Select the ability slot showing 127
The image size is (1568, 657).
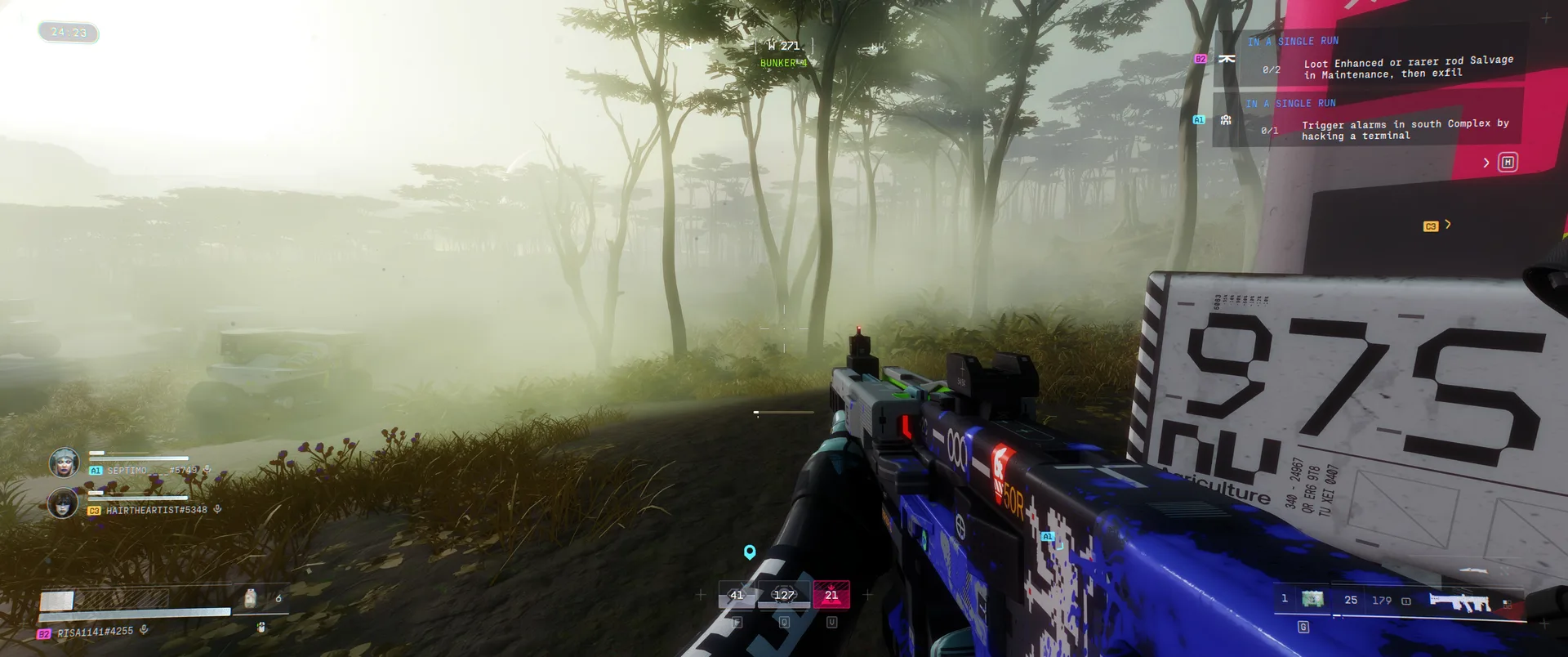pyautogui.click(x=784, y=595)
